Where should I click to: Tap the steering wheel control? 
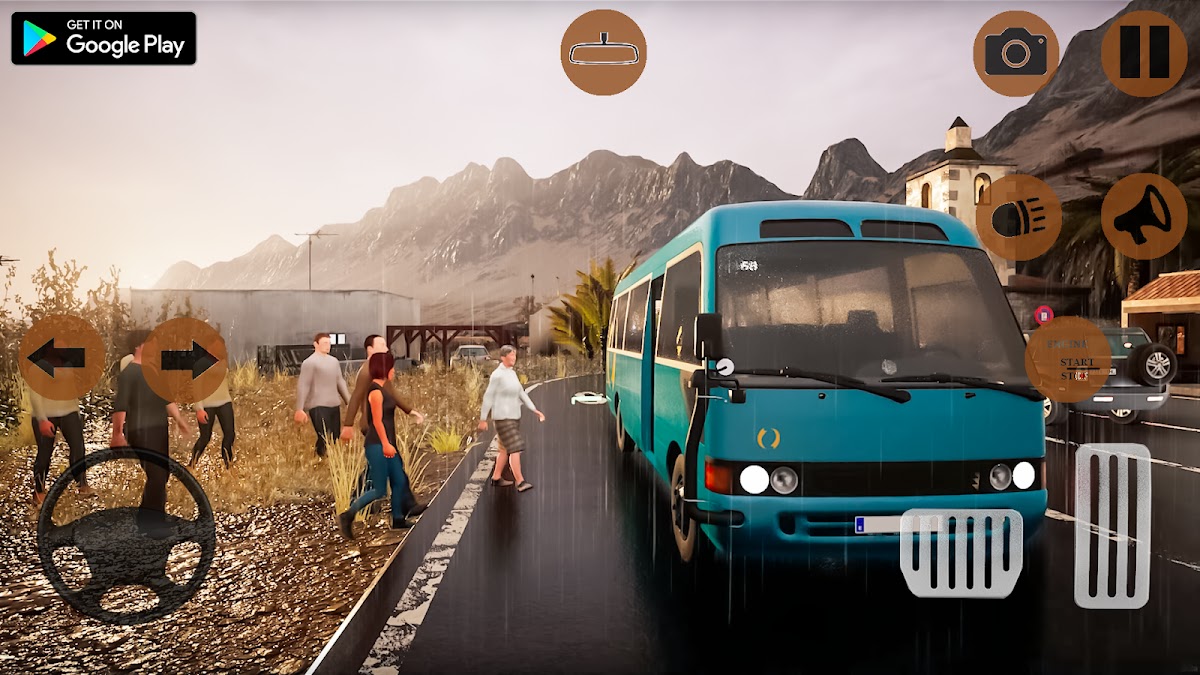(x=126, y=534)
